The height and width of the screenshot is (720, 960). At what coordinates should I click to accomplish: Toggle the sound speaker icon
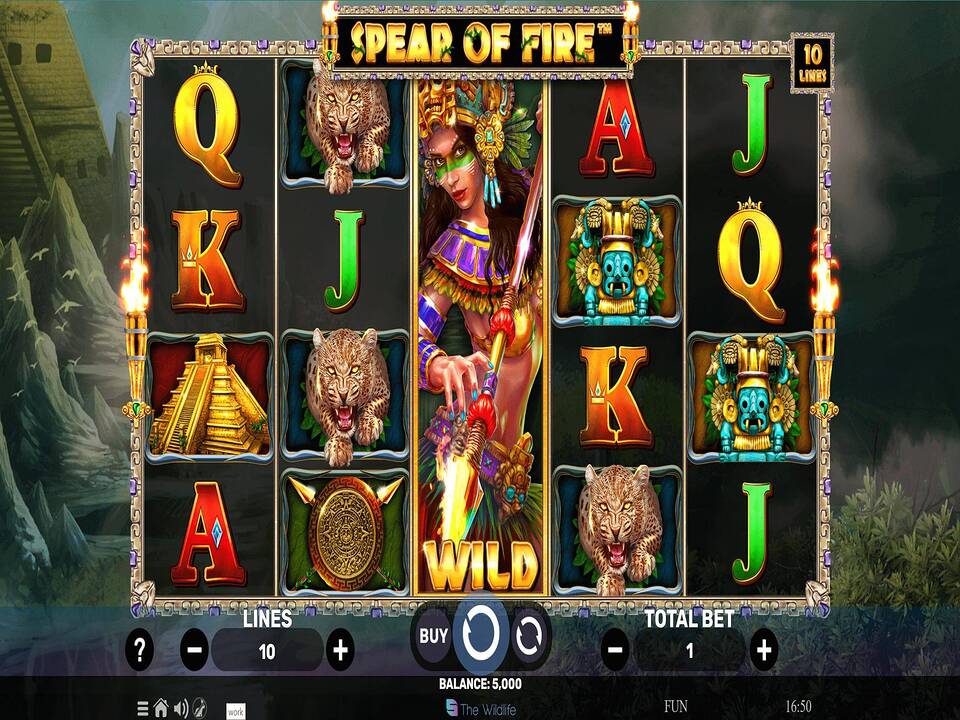180,707
